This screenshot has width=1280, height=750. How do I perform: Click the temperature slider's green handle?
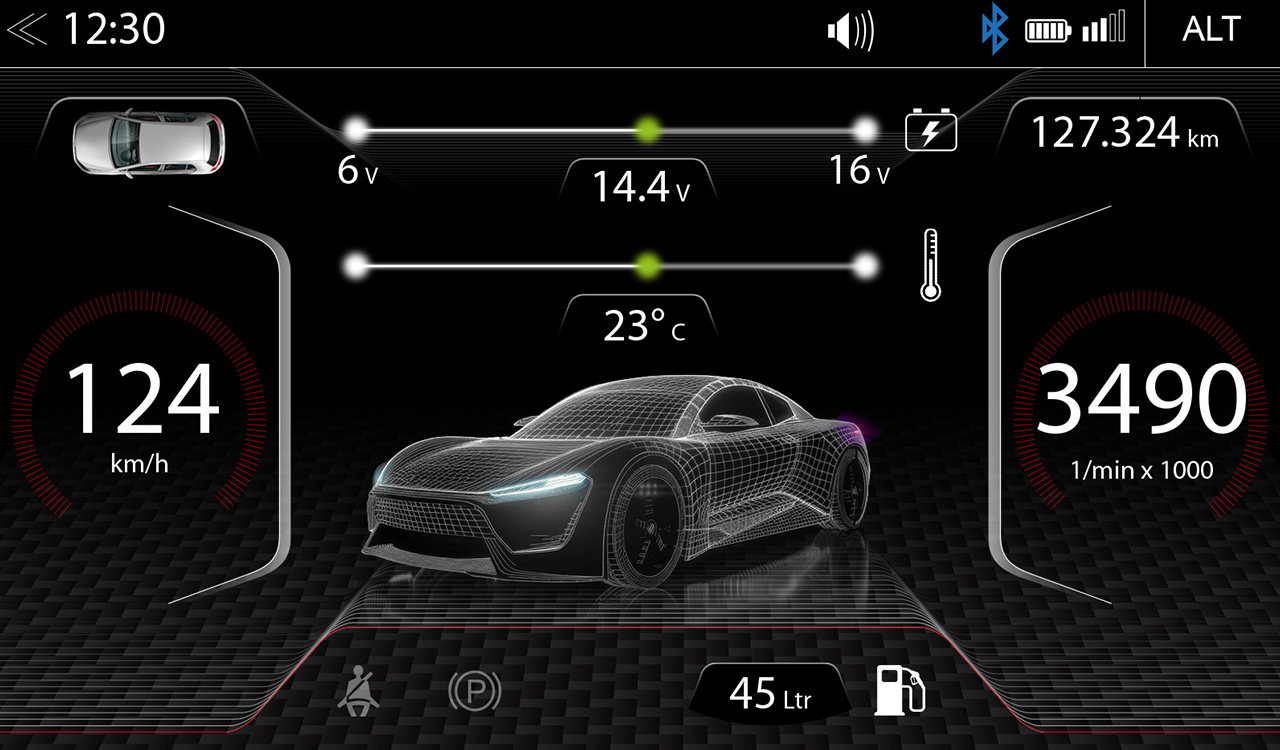649,265
